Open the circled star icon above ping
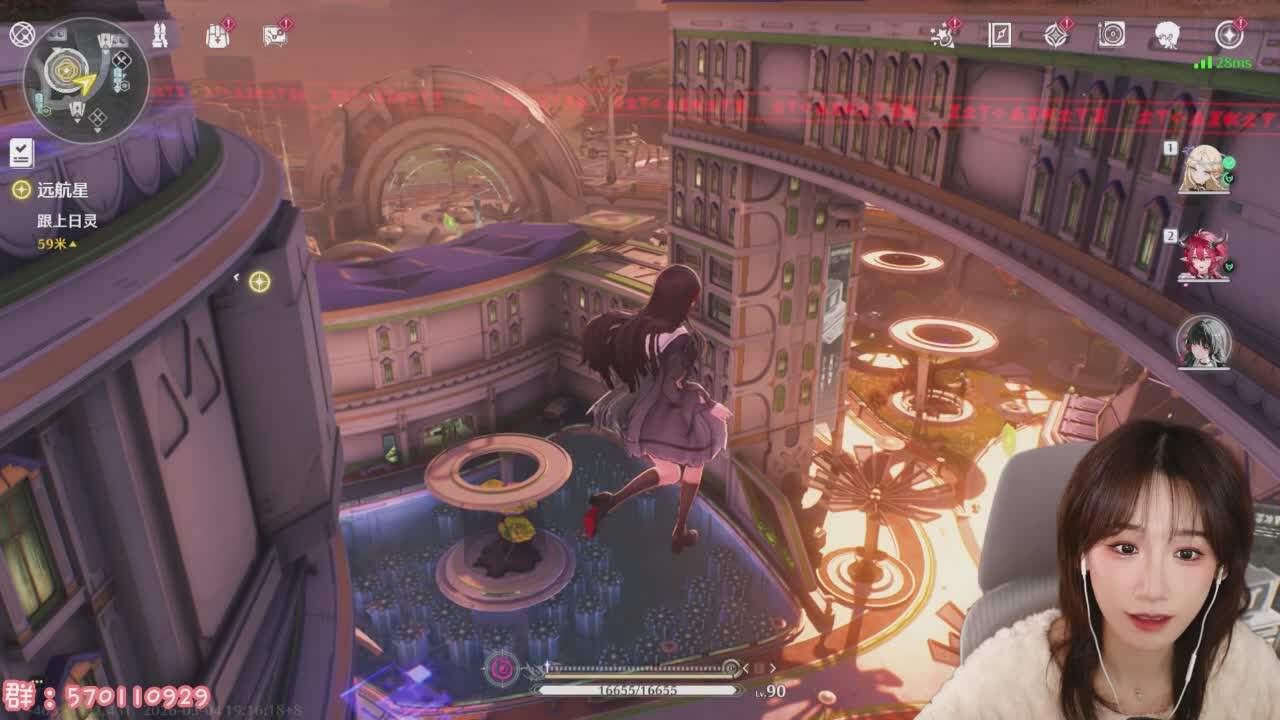The image size is (1280, 720). pyautogui.click(x=1229, y=36)
